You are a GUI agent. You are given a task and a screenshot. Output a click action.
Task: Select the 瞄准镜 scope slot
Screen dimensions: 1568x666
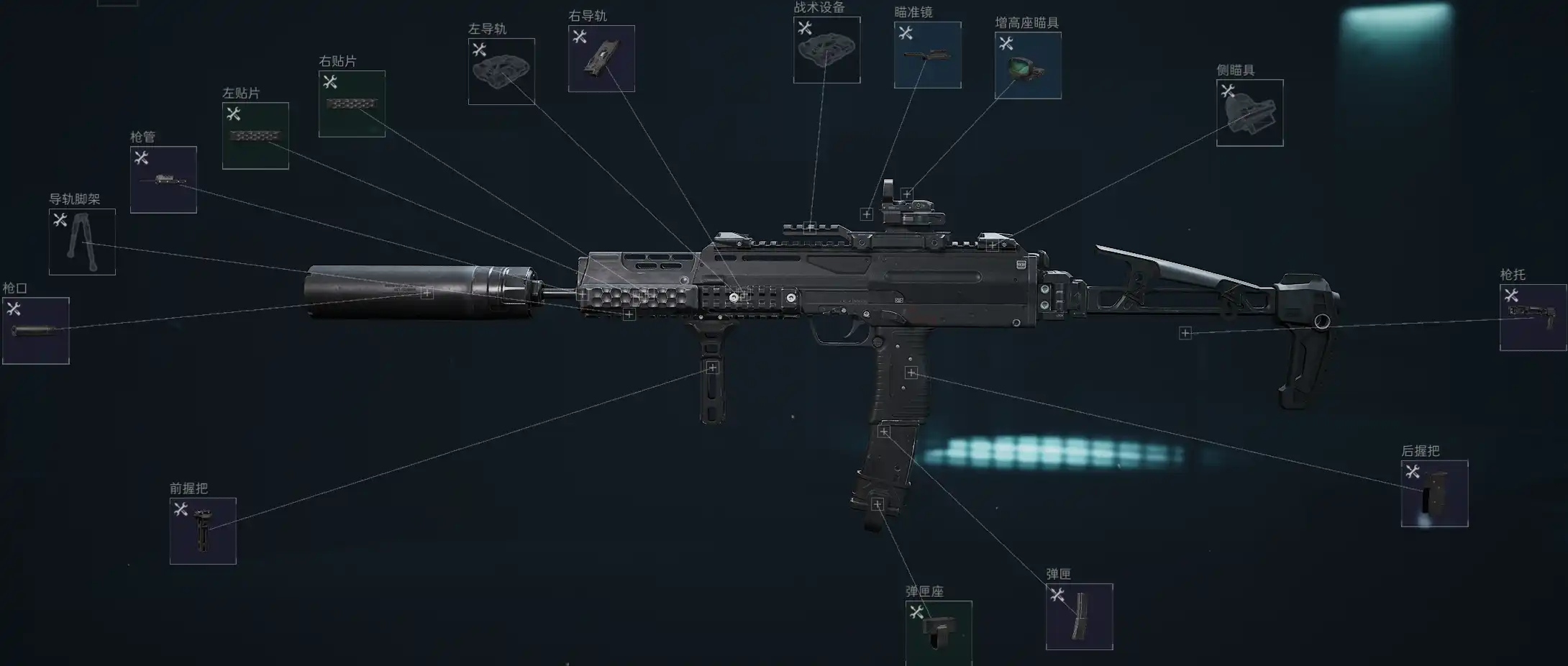pyautogui.click(x=927, y=55)
